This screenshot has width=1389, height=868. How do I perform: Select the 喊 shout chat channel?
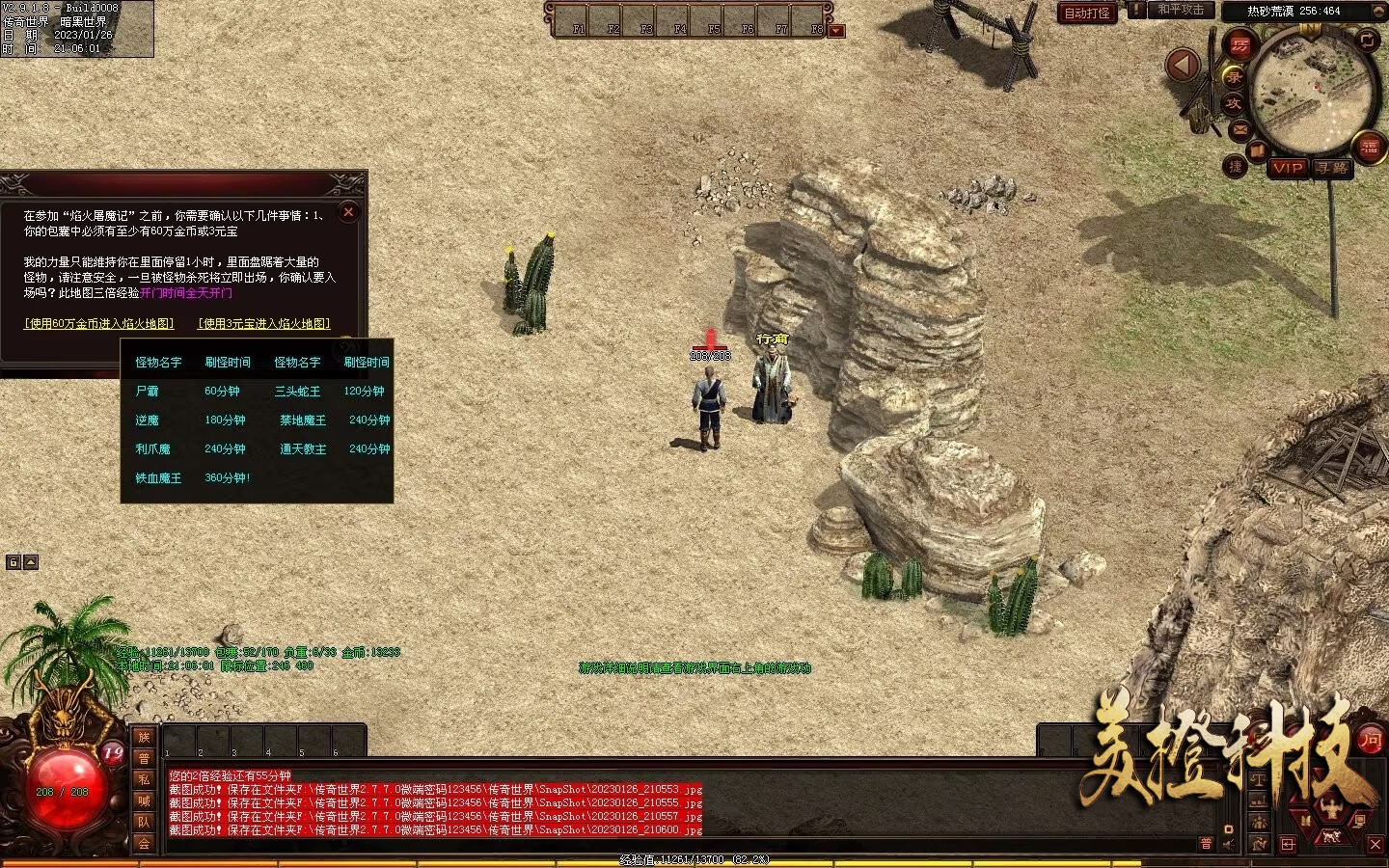[x=144, y=800]
